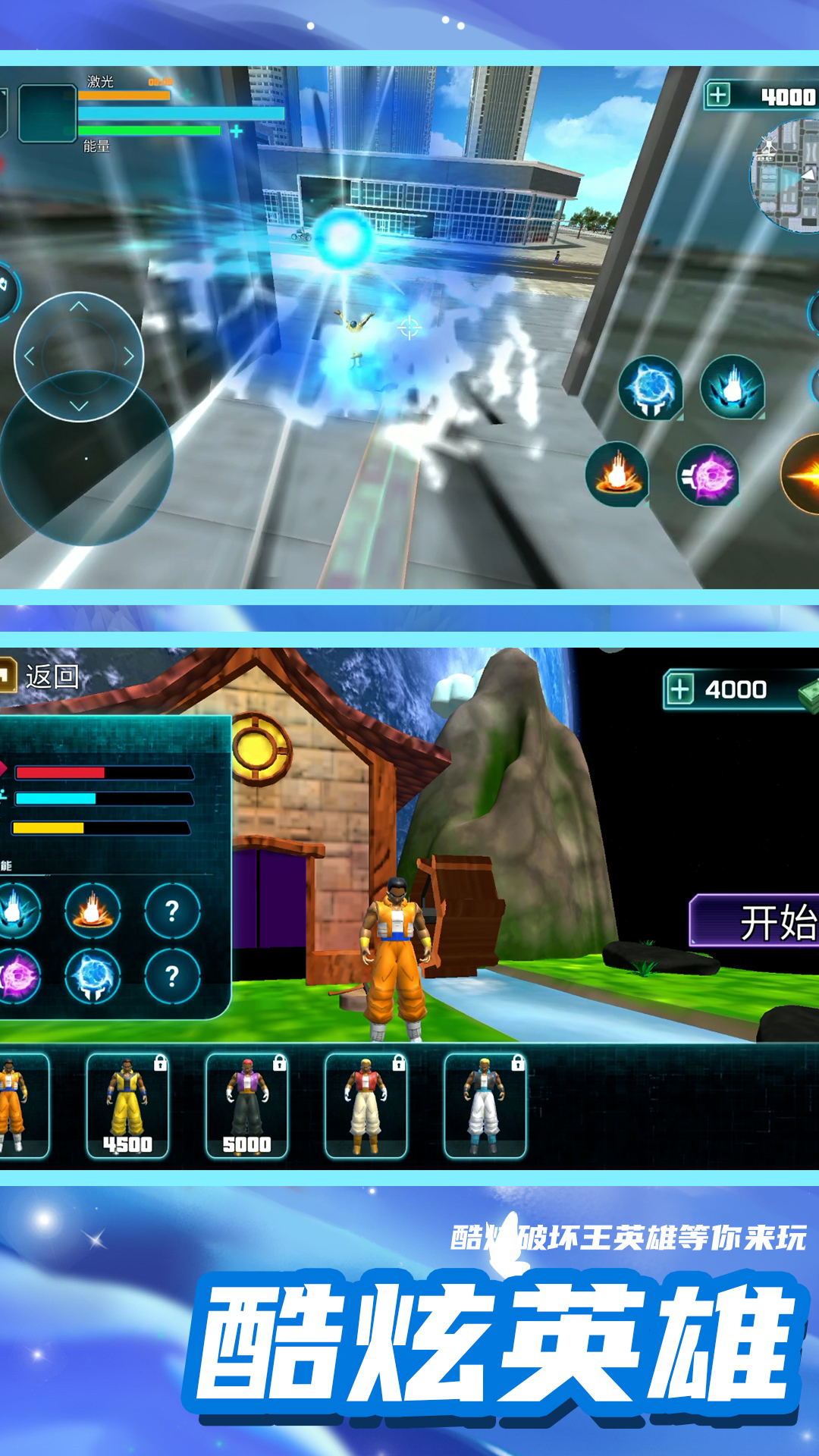Use the fire burst ability
Screen dimensions: 819x1456
[617, 475]
